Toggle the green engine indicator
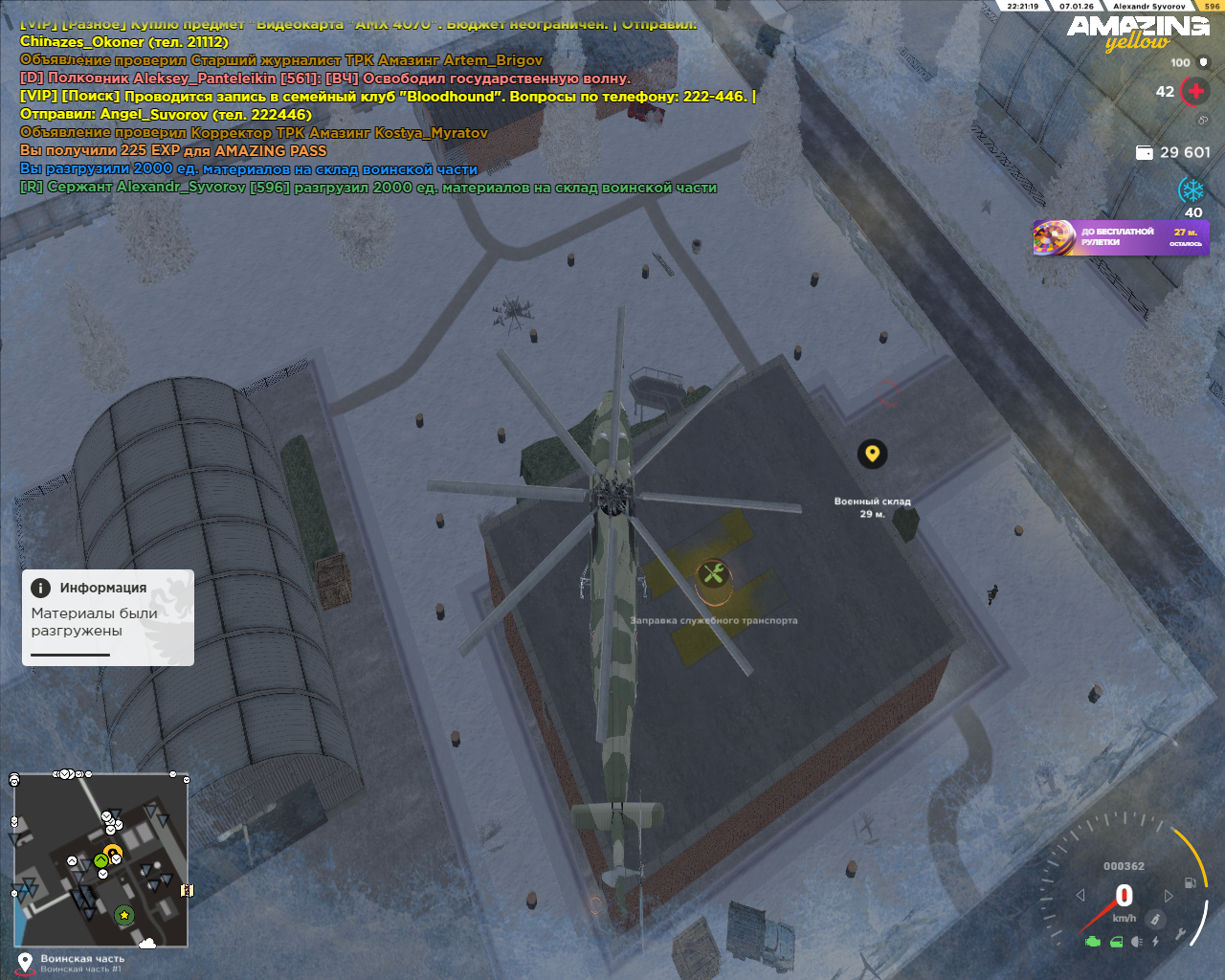This screenshot has height=980, width=1225. pos(1093,942)
